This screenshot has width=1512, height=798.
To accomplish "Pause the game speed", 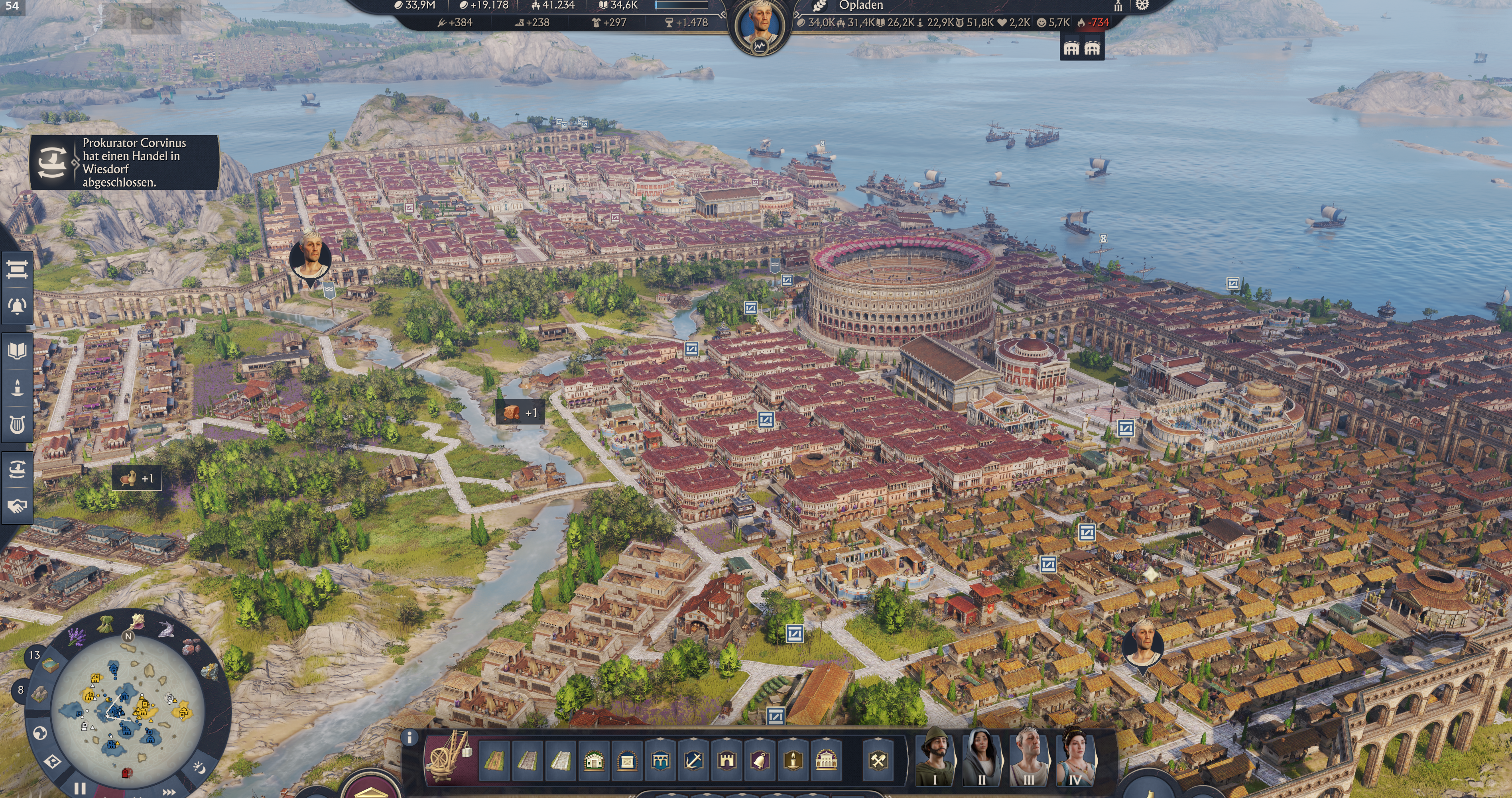I will (80, 788).
